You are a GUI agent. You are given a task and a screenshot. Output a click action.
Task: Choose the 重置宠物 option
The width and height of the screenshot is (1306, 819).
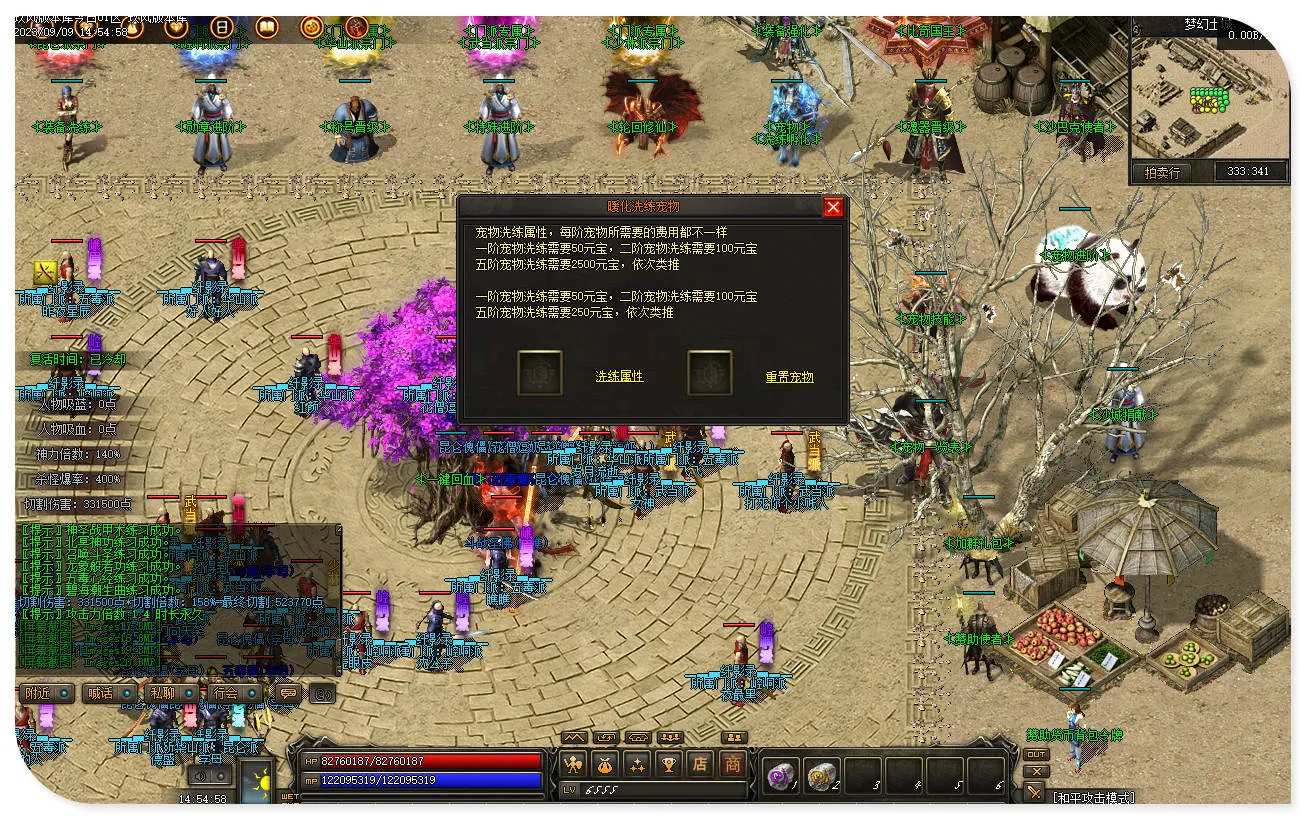click(x=789, y=377)
